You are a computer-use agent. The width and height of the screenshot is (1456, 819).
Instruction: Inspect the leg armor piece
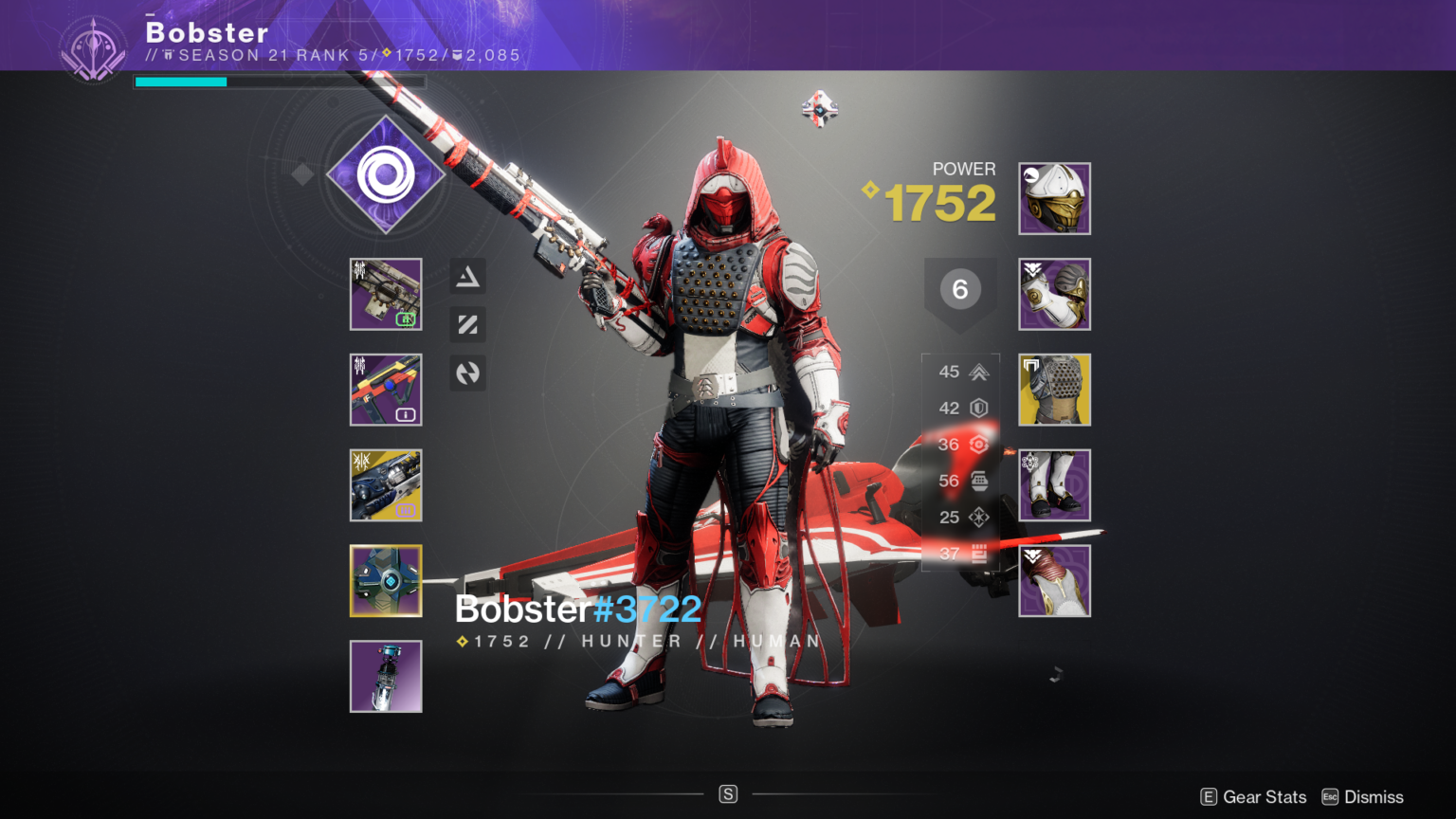(1054, 485)
